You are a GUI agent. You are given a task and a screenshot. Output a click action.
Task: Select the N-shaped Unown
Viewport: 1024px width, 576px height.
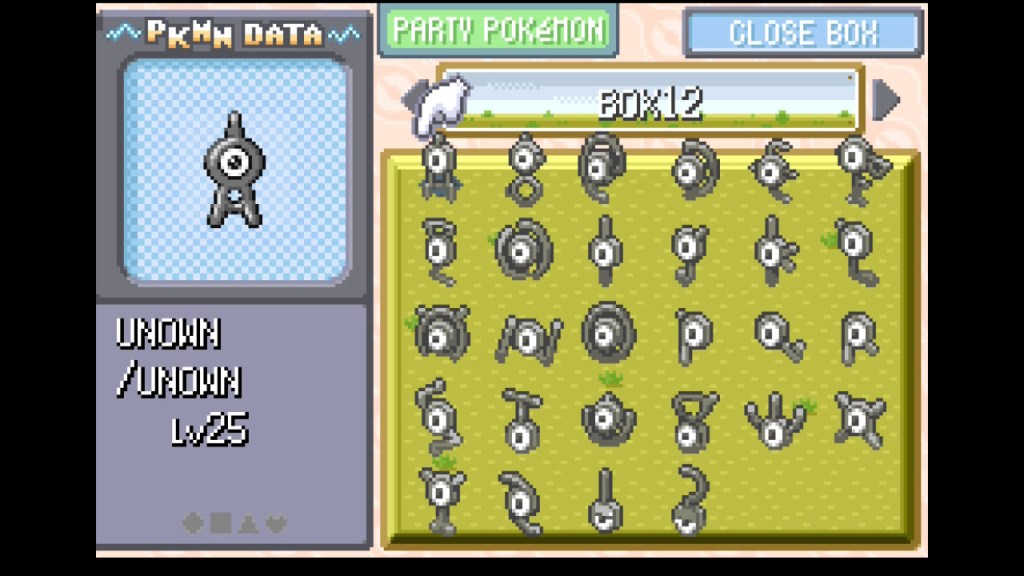pyautogui.click(x=526, y=335)
